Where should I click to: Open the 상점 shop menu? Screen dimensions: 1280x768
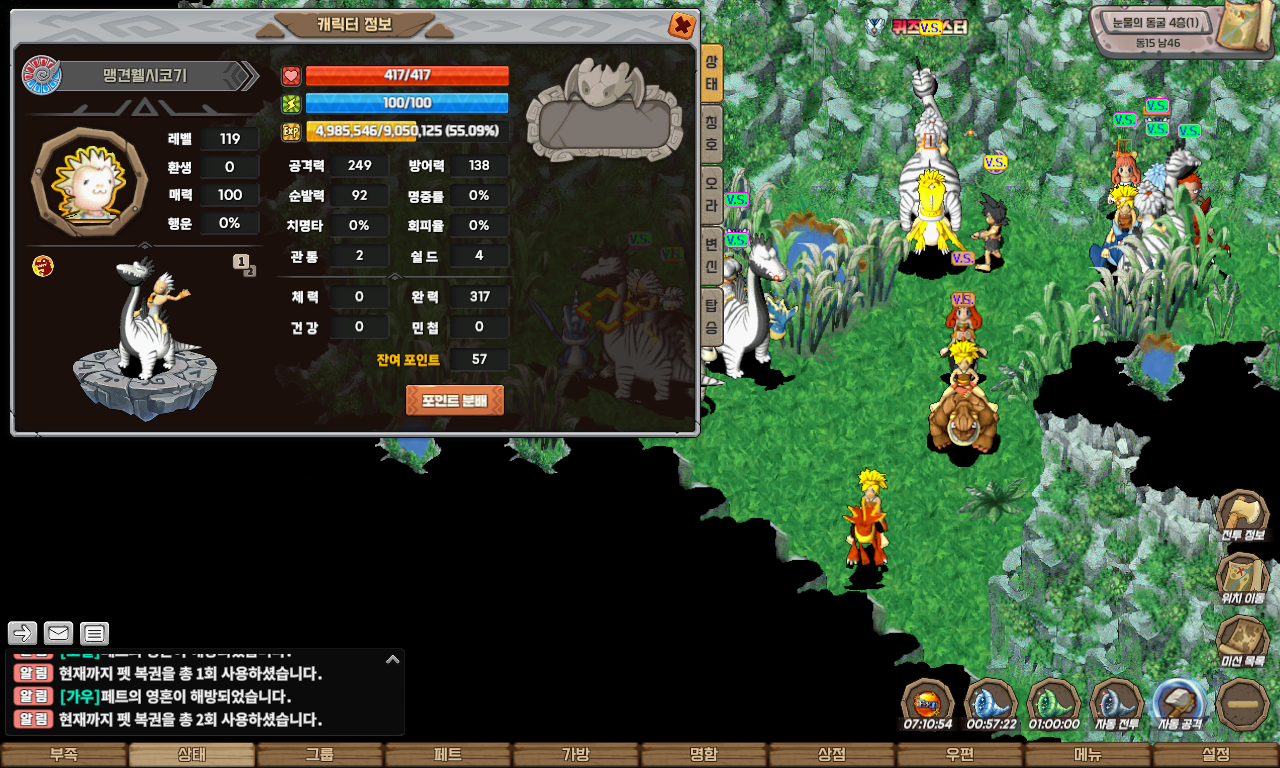coord(832,755)
